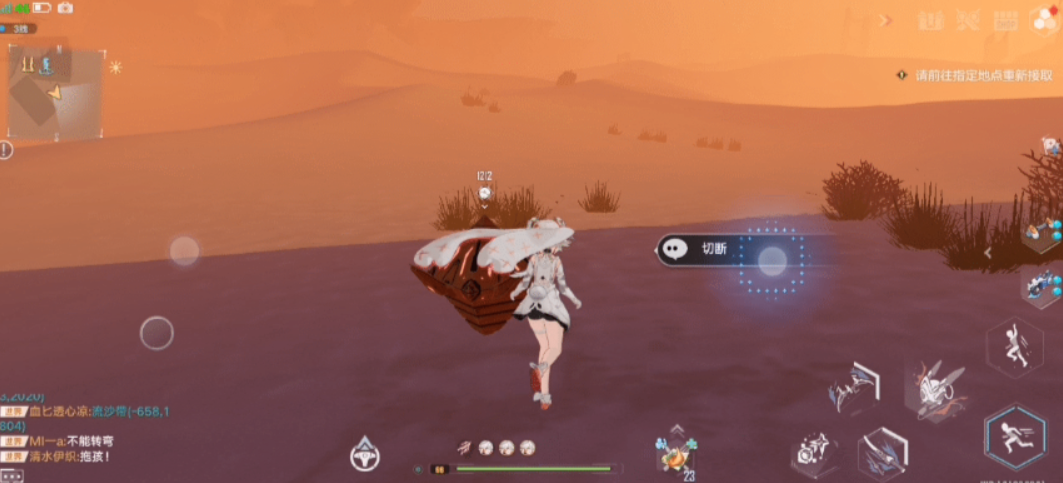Click the exclamation mark alert icon

pyautogui.click(x=6, y=150)
